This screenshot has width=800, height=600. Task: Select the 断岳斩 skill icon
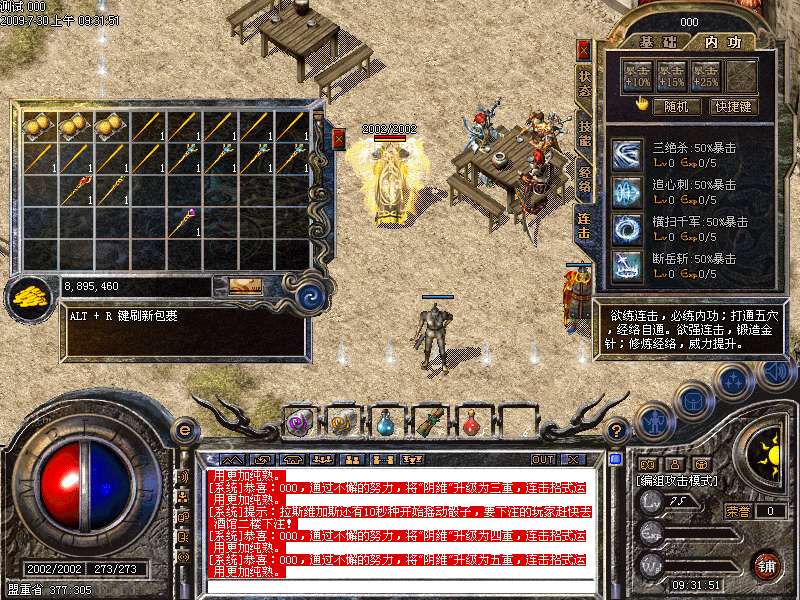point(628,265)
